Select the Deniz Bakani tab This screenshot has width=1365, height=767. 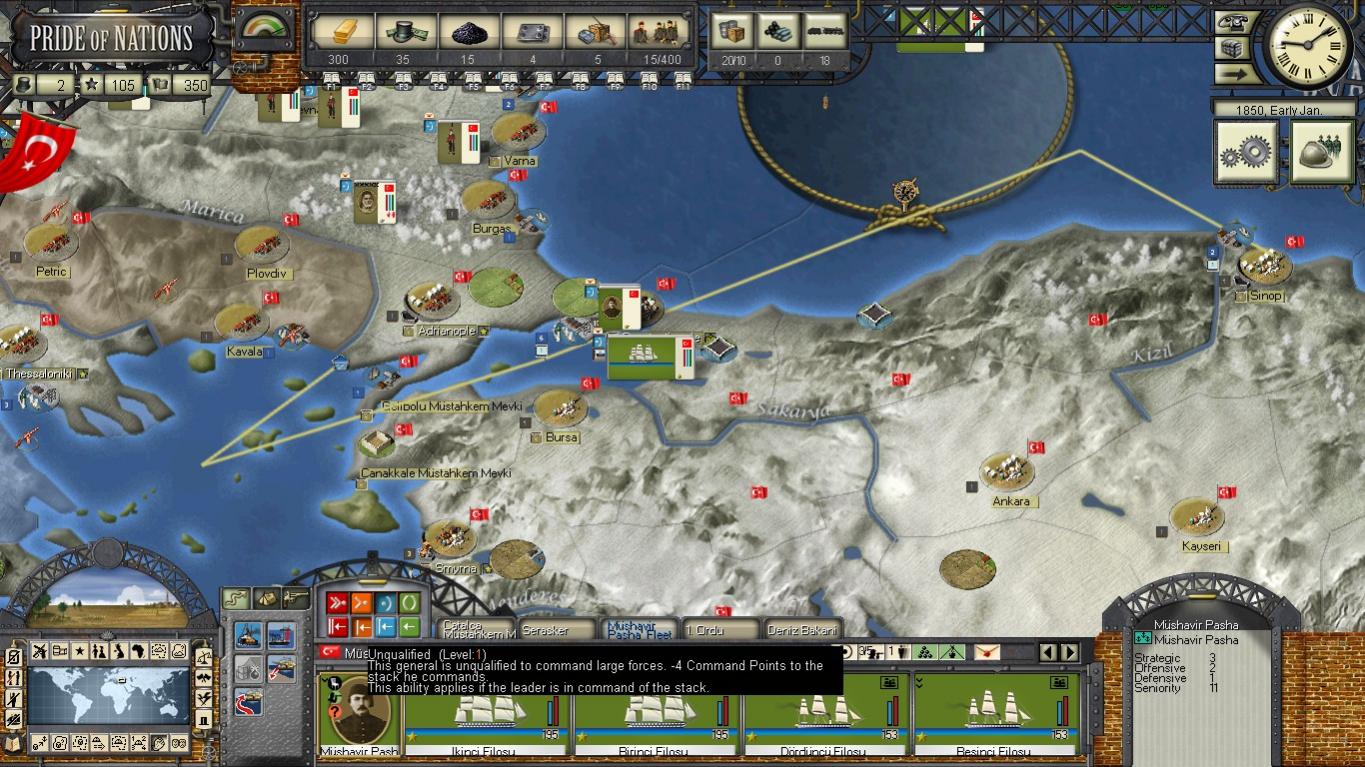coord(800,630)
